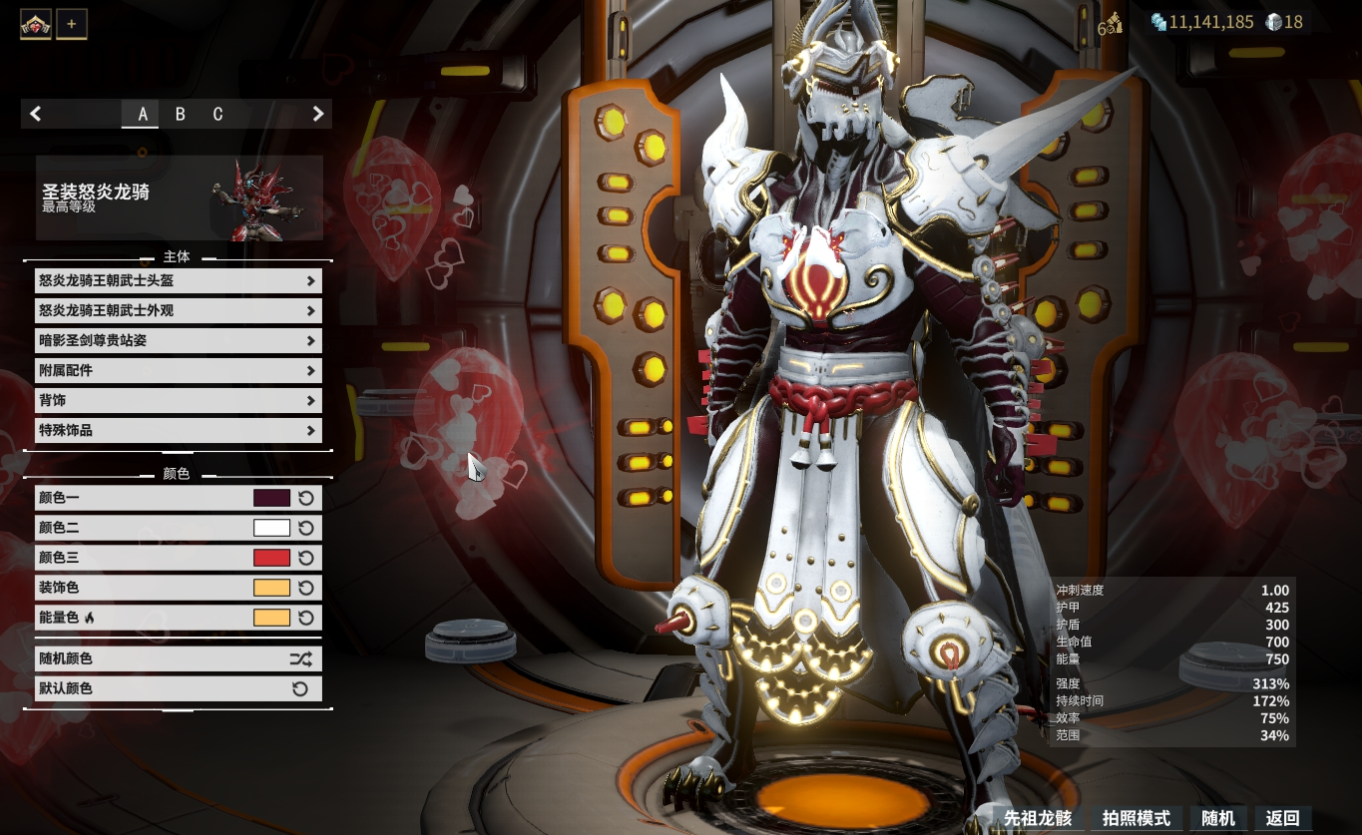Open 怒炎龙骑王朝武士外观 skin options
The width and height of the screenshot is (1362, 835).
point(178,311)
